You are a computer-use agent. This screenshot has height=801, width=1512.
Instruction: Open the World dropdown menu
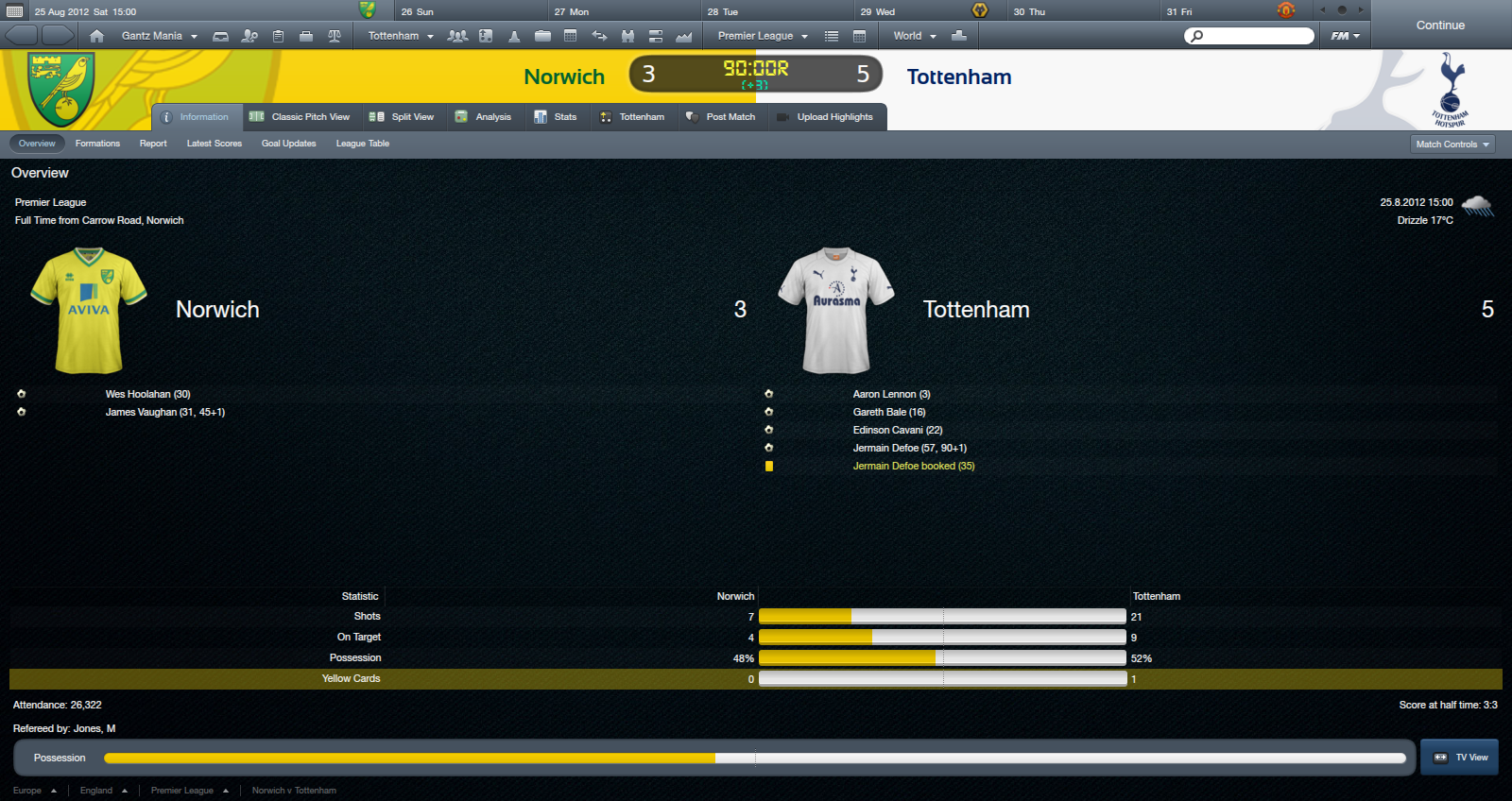click(914, 36)
